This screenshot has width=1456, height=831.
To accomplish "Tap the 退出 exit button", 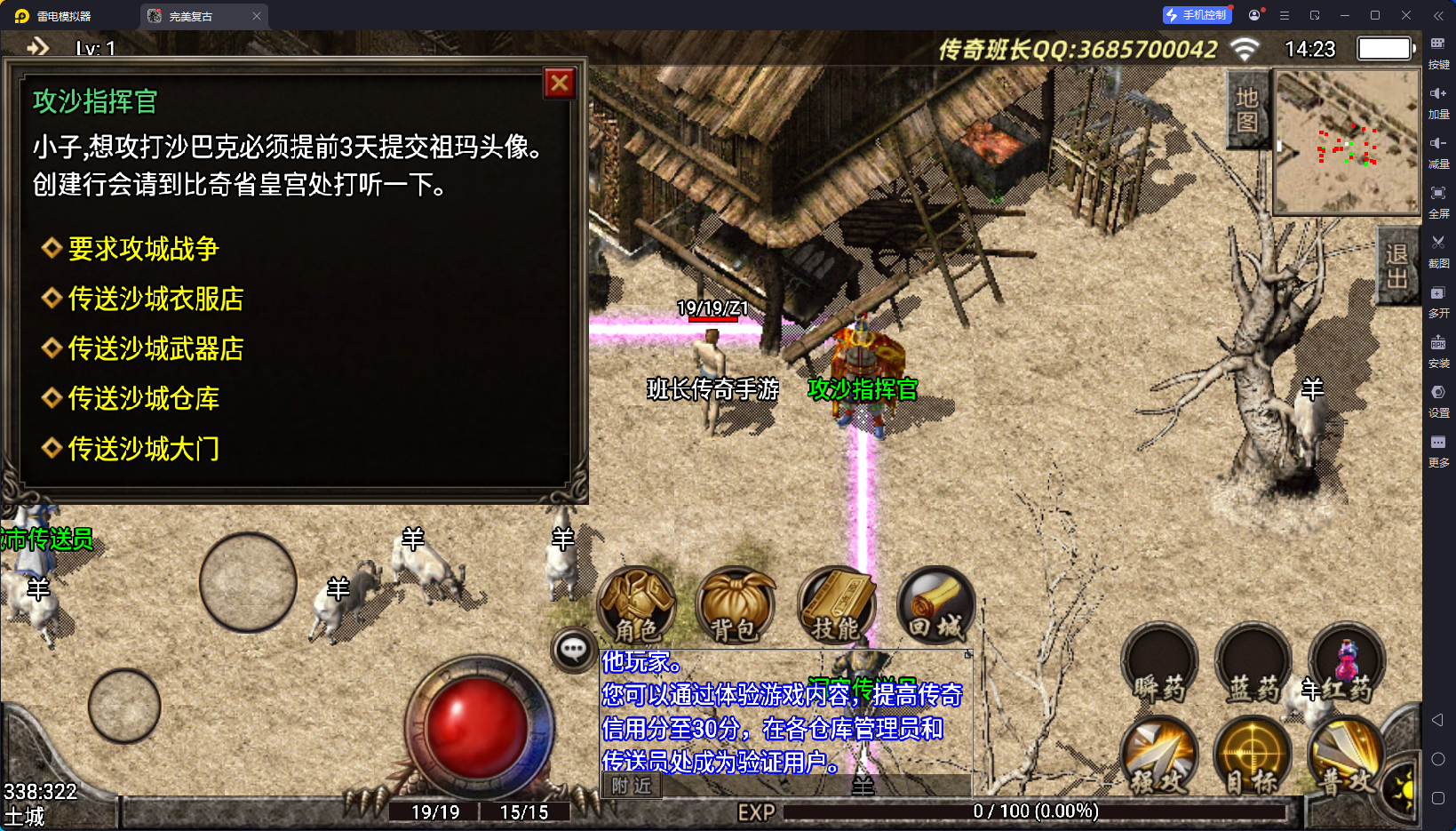I will [1396, 266].
